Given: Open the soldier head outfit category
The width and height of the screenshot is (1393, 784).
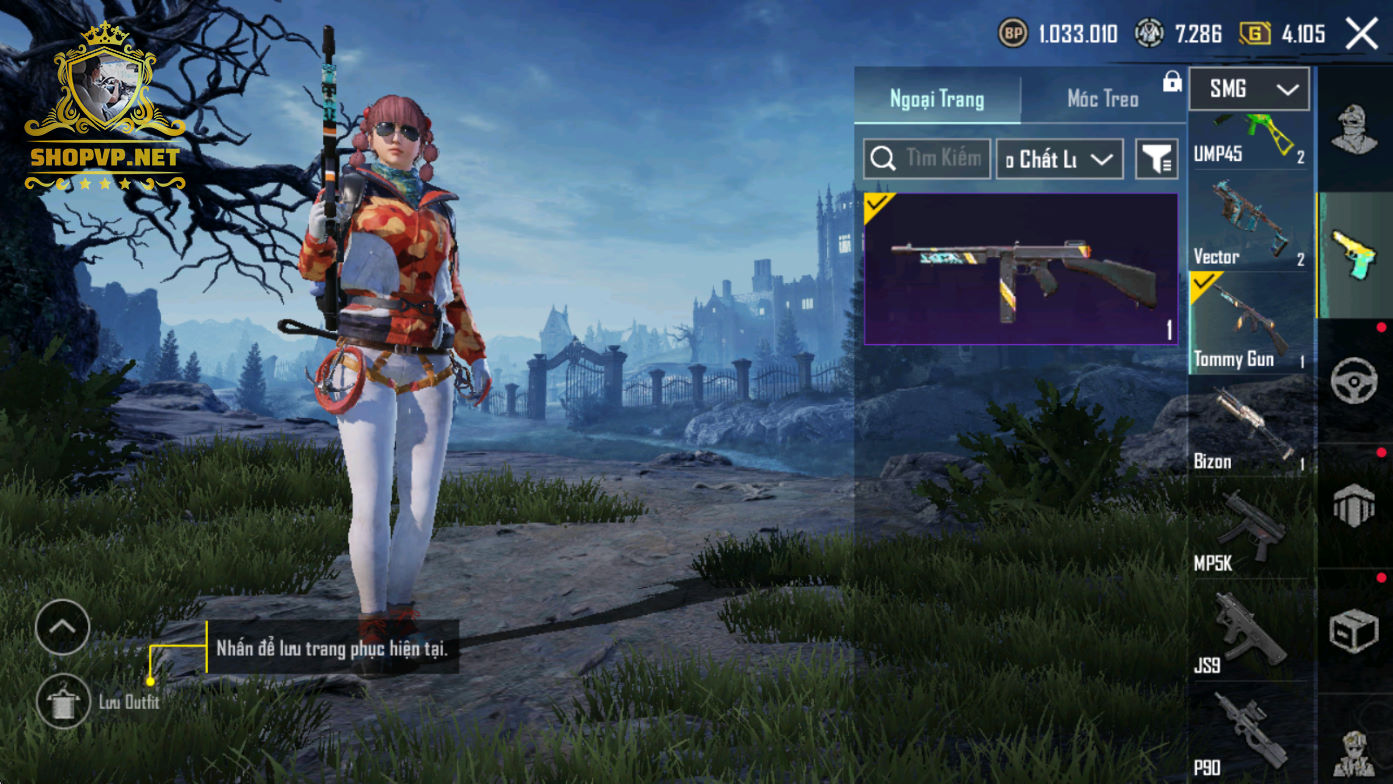Looking at the screenshot, I should 1354,130.
